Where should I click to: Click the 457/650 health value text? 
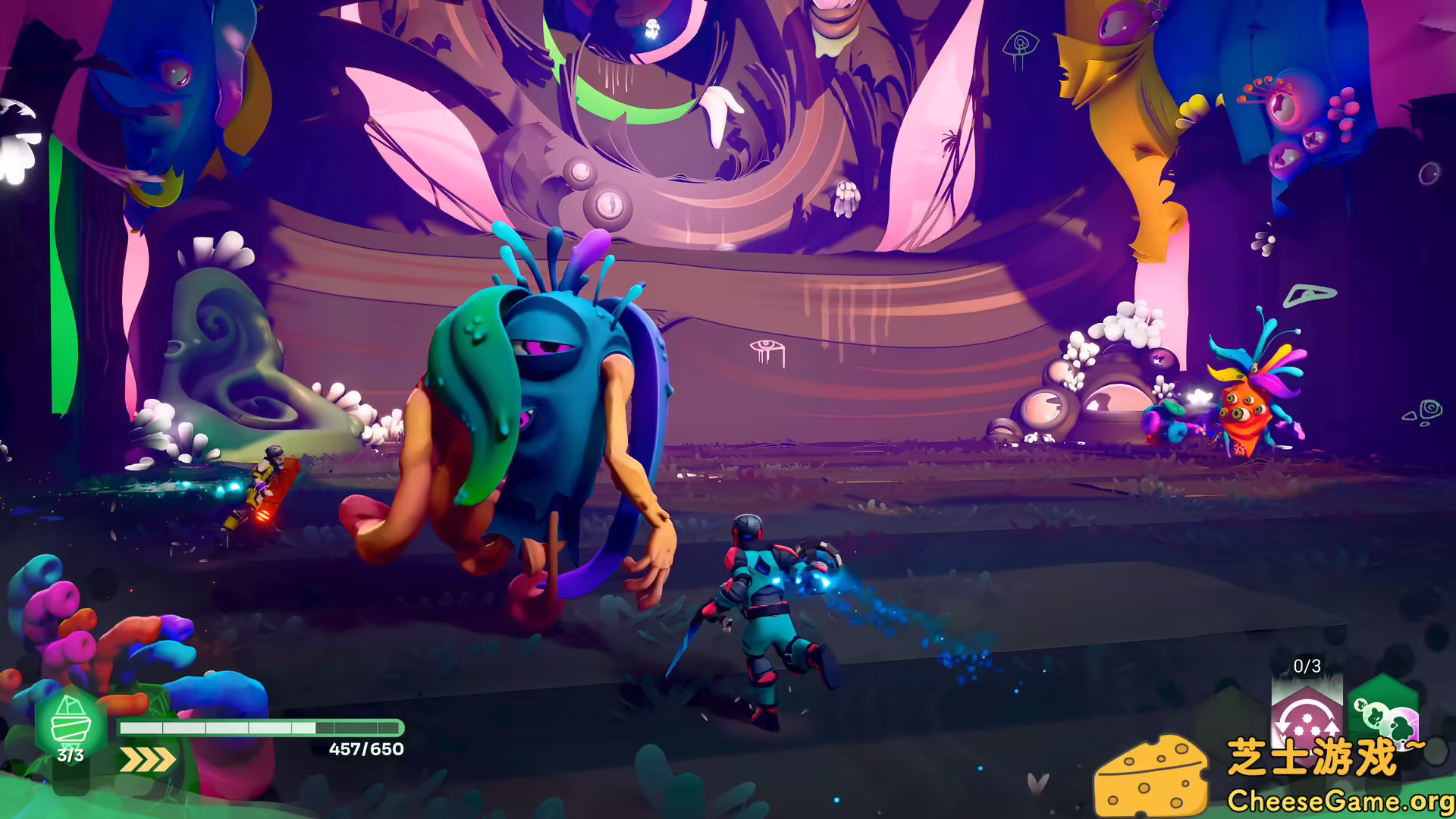[x=366, y=751]
